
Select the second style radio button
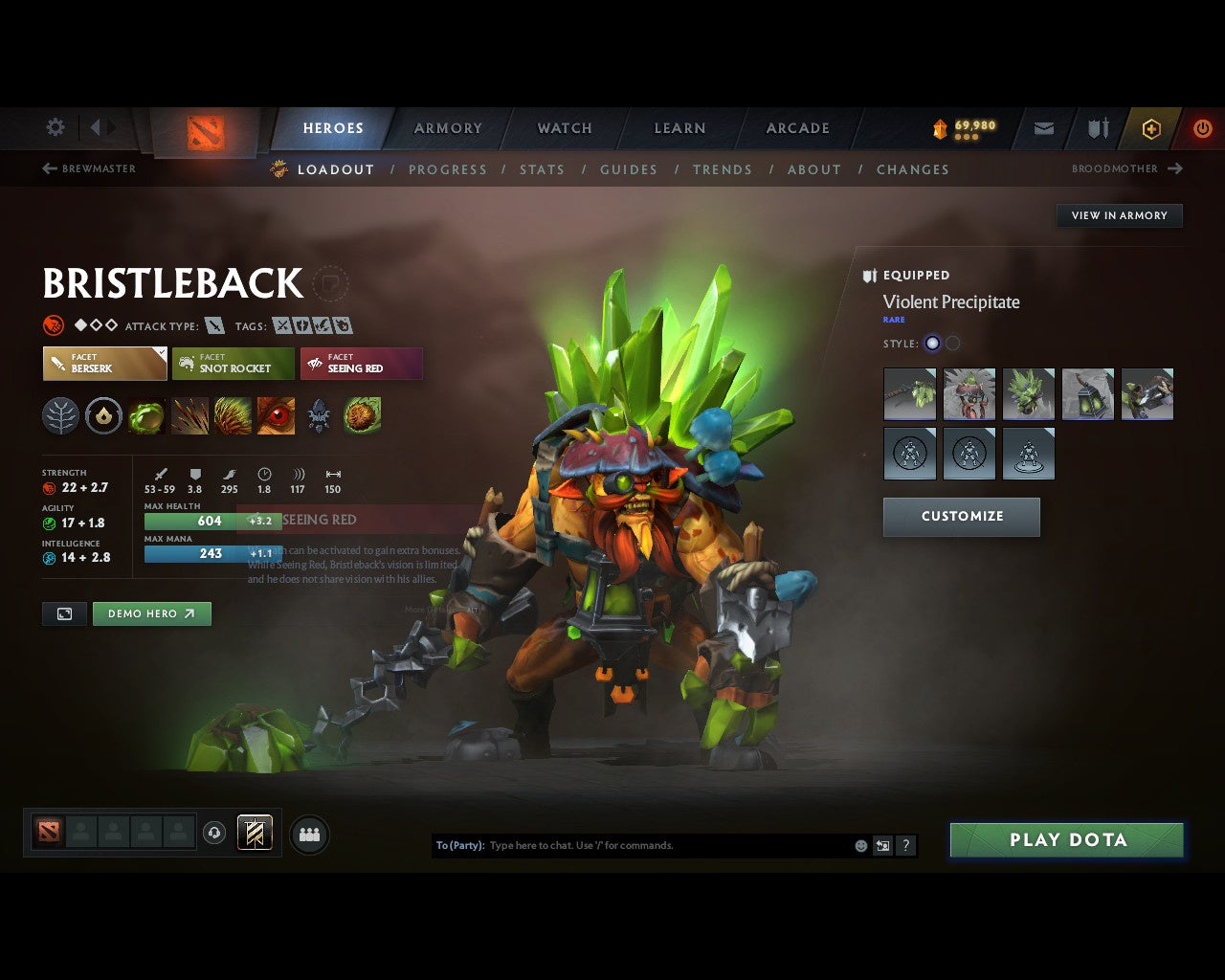[x=952, y=343]
